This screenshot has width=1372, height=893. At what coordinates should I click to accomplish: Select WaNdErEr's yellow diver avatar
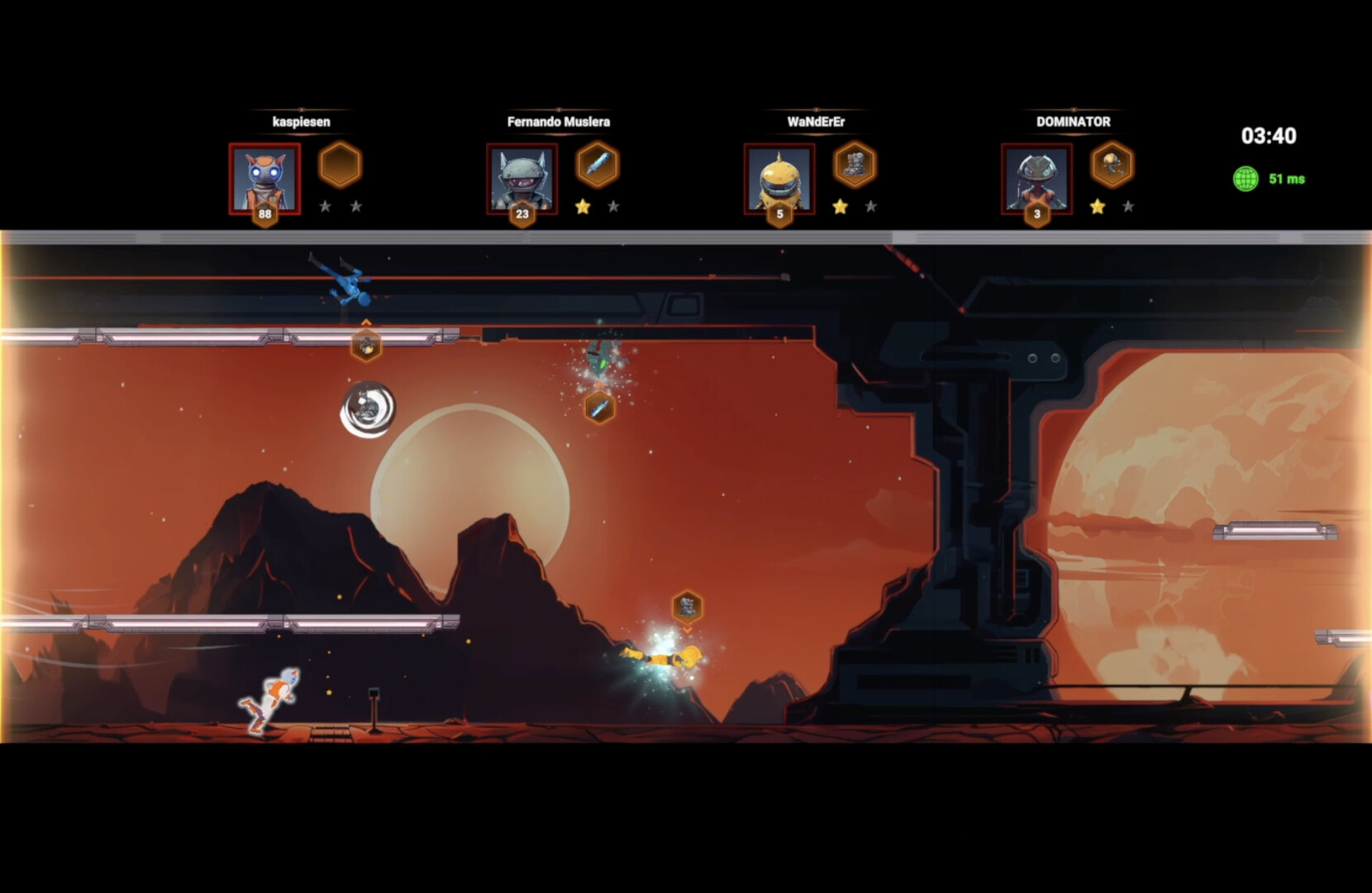(780, 178)
